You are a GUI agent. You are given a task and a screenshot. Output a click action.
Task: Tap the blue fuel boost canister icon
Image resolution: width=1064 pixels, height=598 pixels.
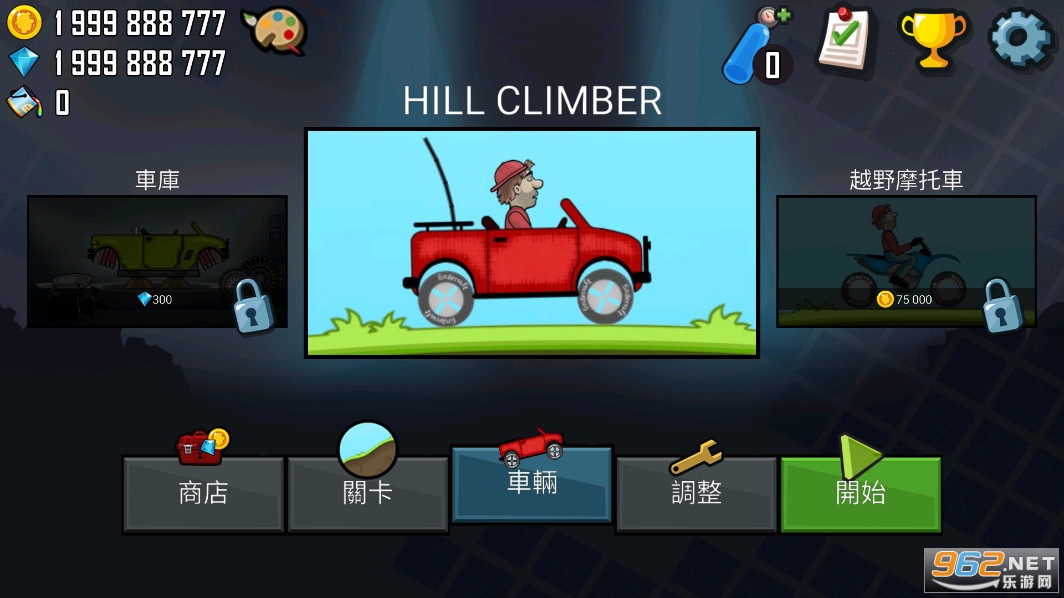click(757, 45)
